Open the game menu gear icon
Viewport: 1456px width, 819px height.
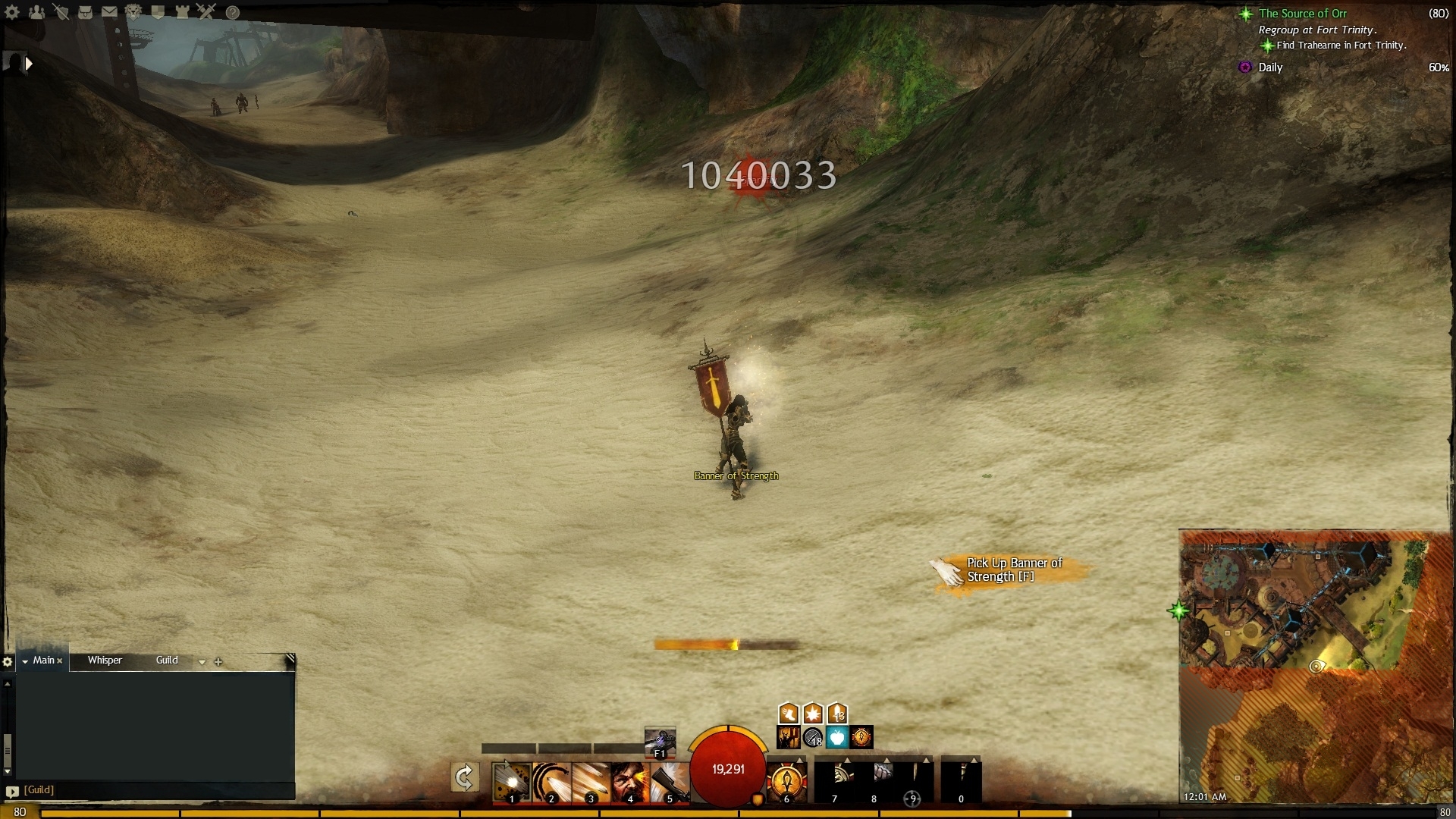coord(12,12)
